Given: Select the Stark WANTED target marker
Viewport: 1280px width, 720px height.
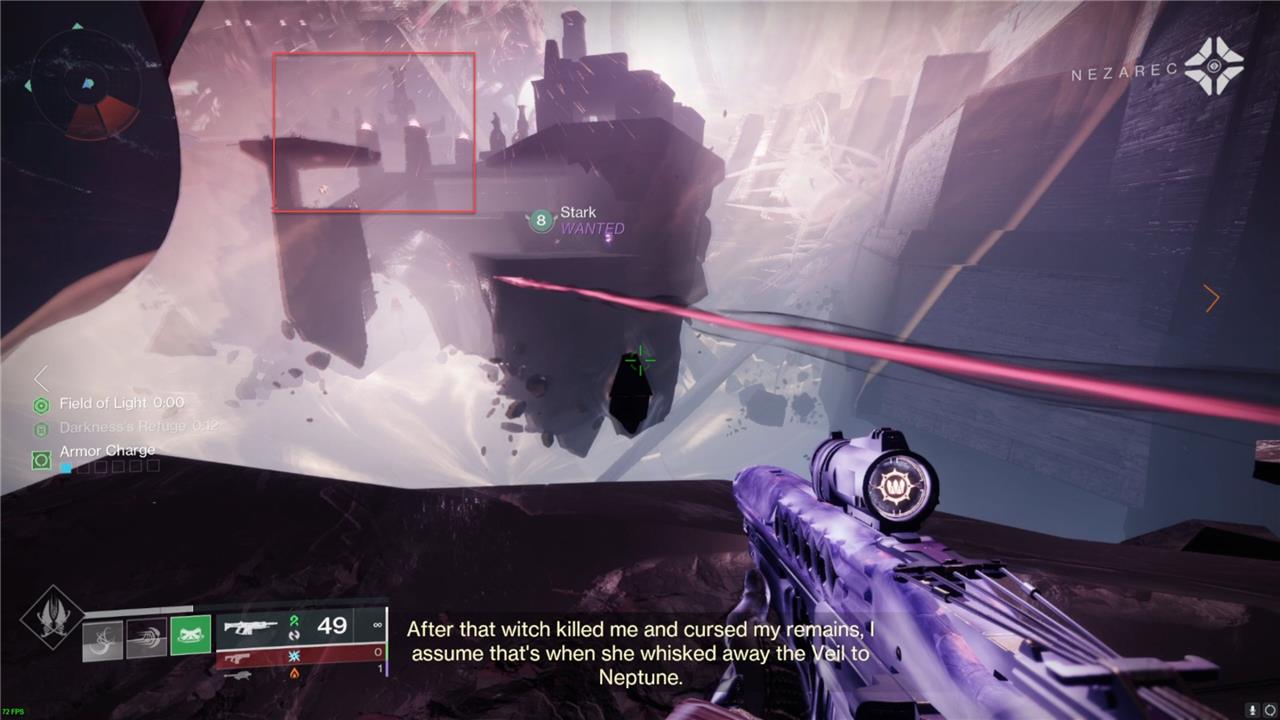Looking at the screenshot, I should 541,221.
